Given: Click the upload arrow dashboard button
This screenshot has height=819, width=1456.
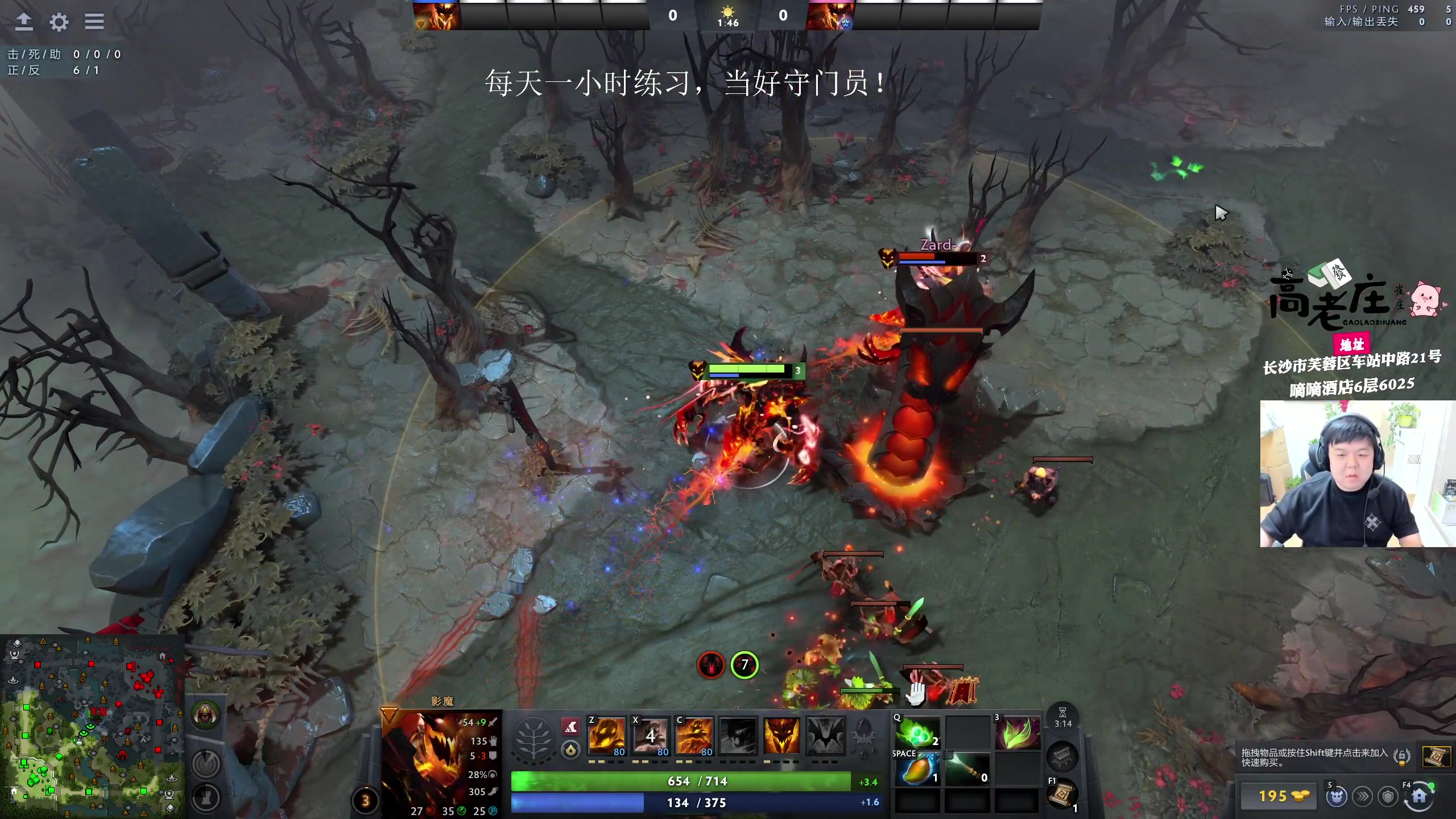Looking at the screenshot, I should 23,22.
